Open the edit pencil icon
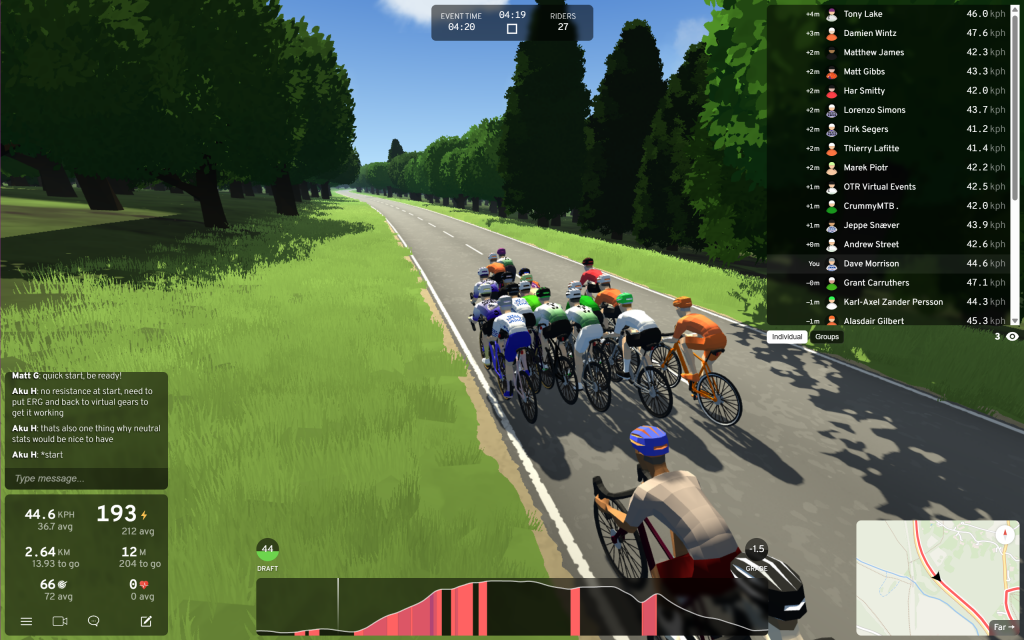Viewport: 1024px width, 640px height. [x=146, y=621]
